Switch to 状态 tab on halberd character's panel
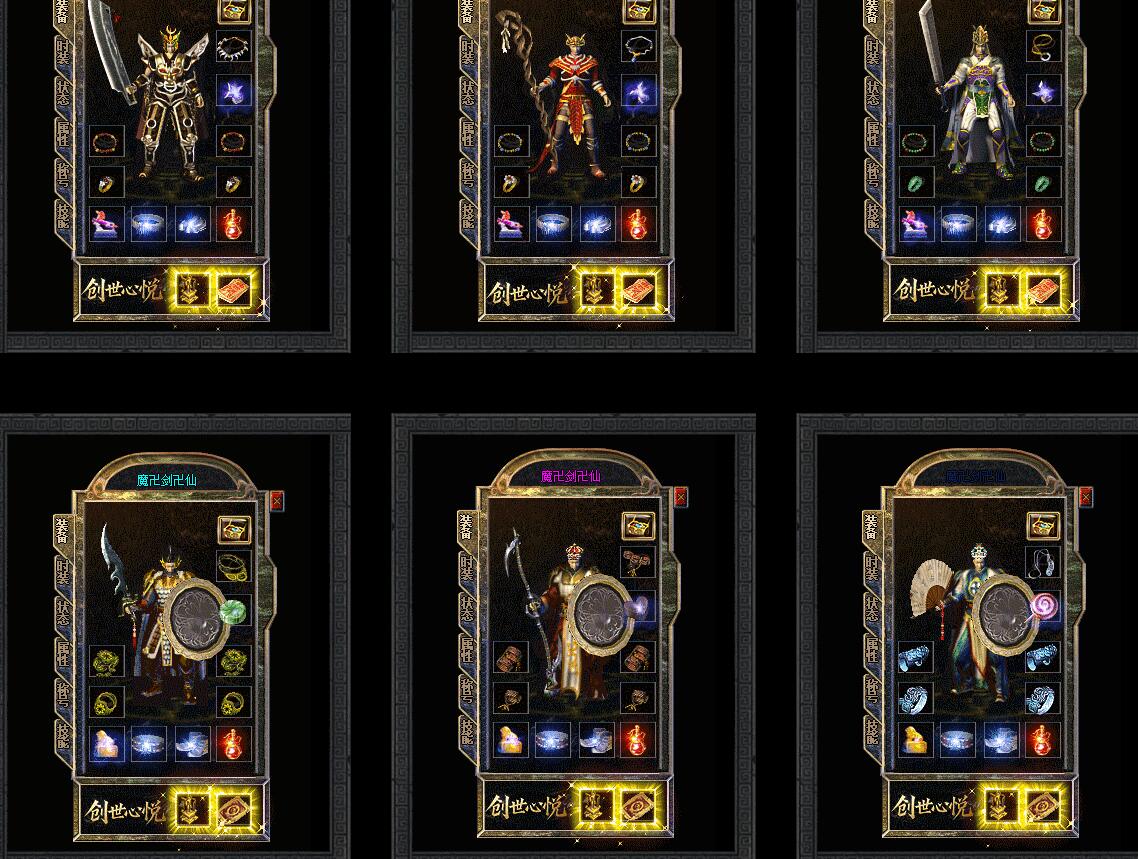The height and width of the screenshot is (859, 1138). coord(467,609)
